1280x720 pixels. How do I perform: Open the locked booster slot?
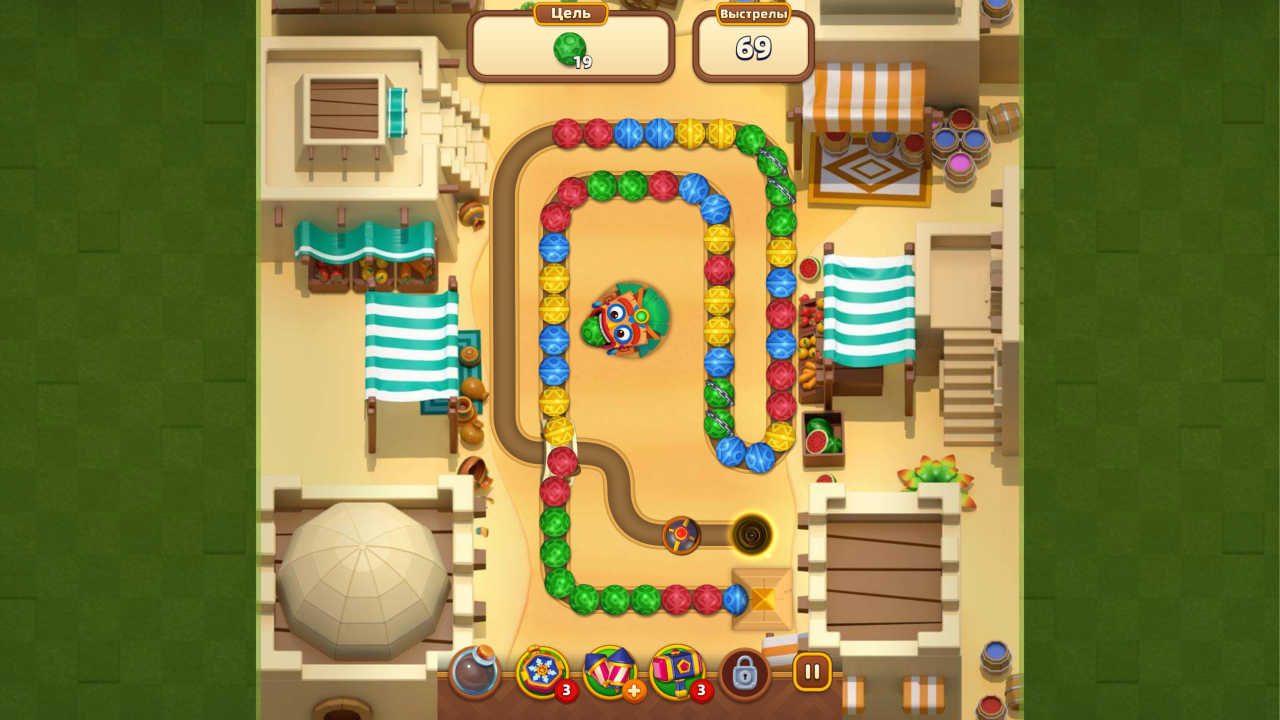click(746, 673)
